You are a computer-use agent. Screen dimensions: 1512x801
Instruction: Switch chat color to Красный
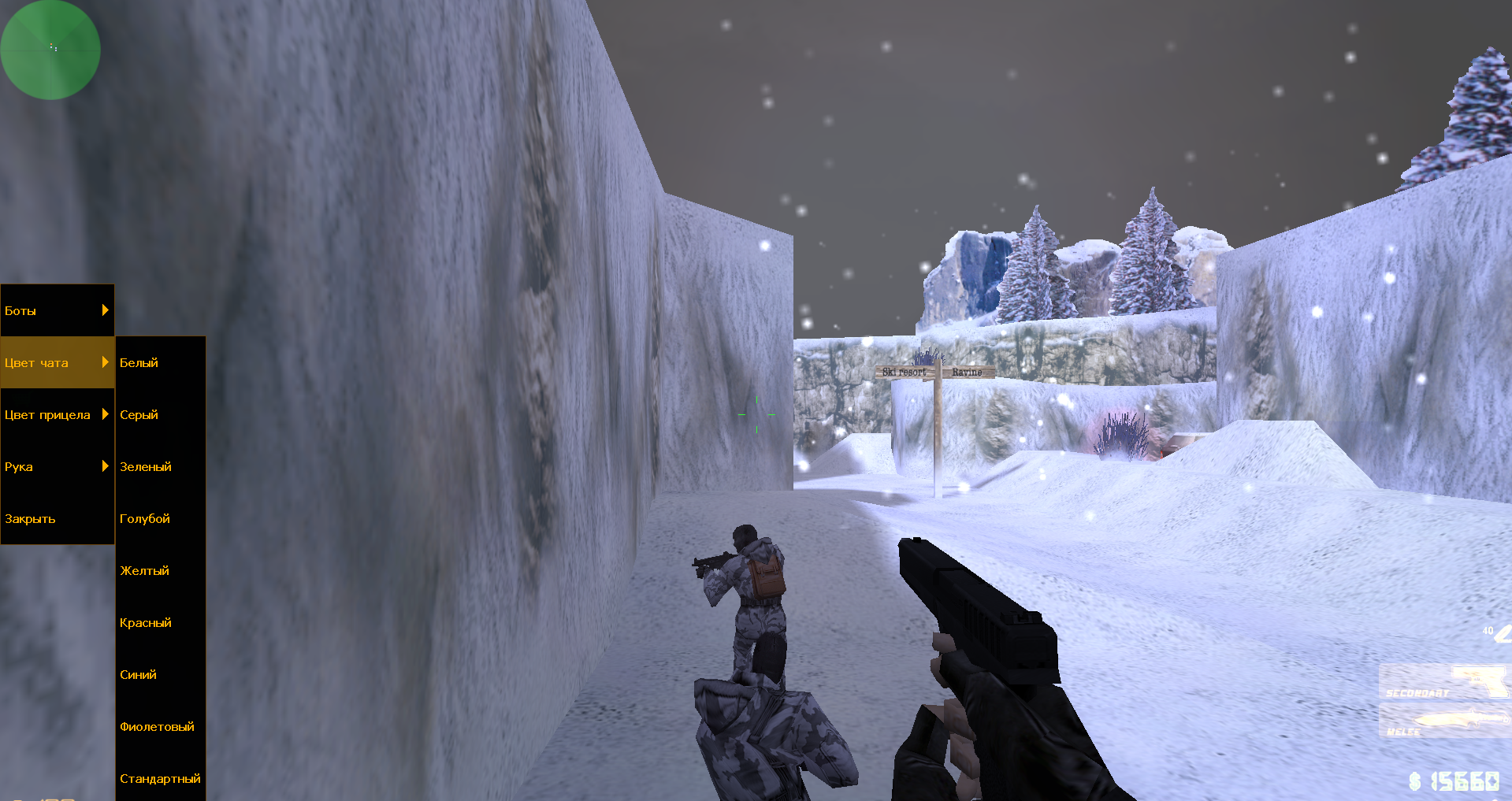[160, 622]
